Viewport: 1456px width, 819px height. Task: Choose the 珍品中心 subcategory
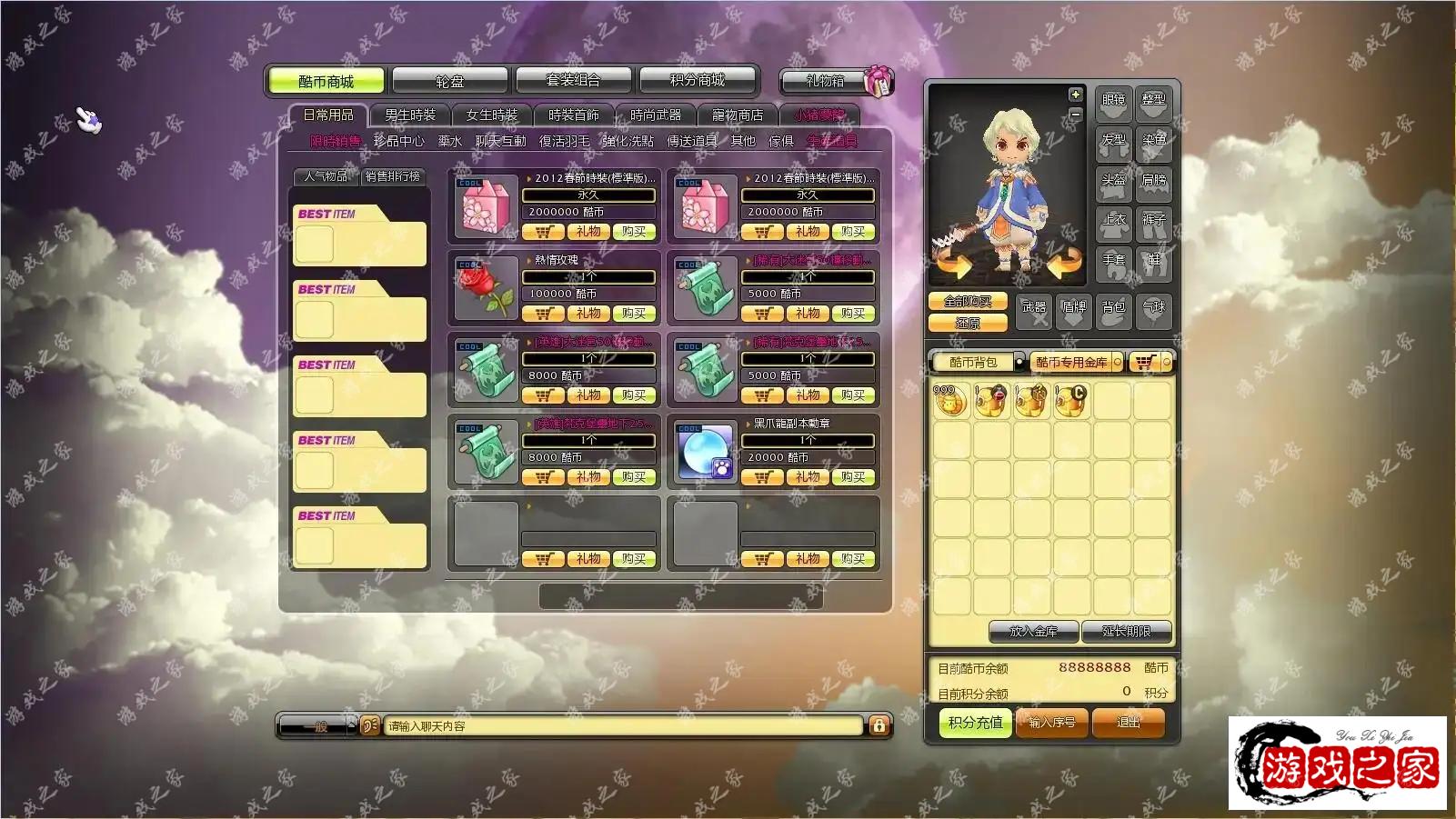398,141
